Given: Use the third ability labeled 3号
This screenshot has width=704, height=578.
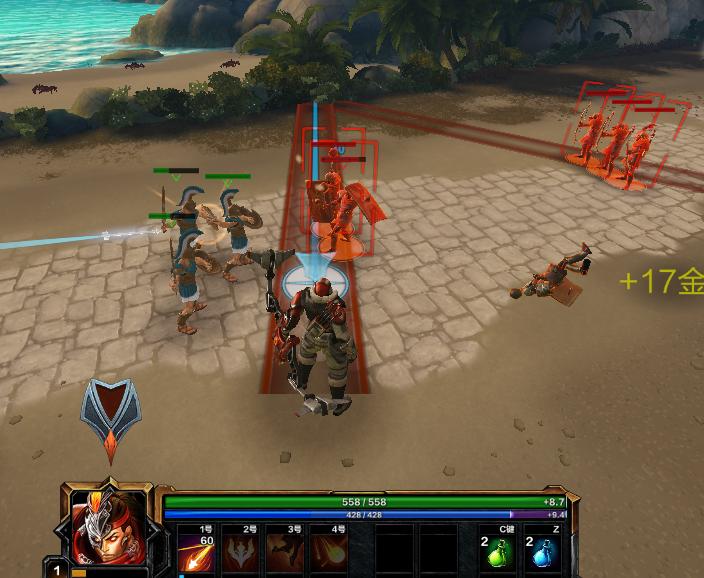Looking at the screenshot, I should tap(283, 553).
